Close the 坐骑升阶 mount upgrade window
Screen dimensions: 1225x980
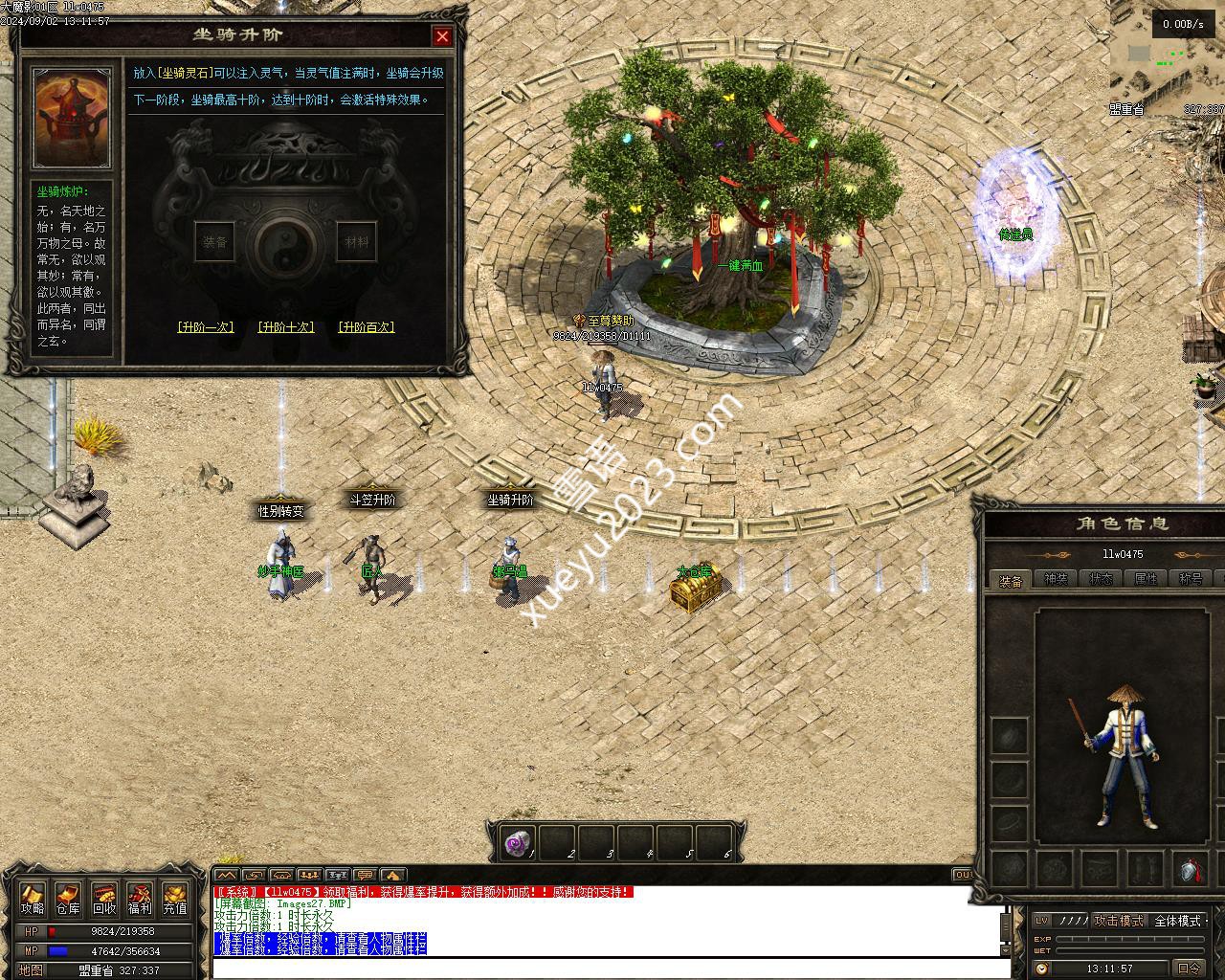pyautogui.click(x=442, y=36)
